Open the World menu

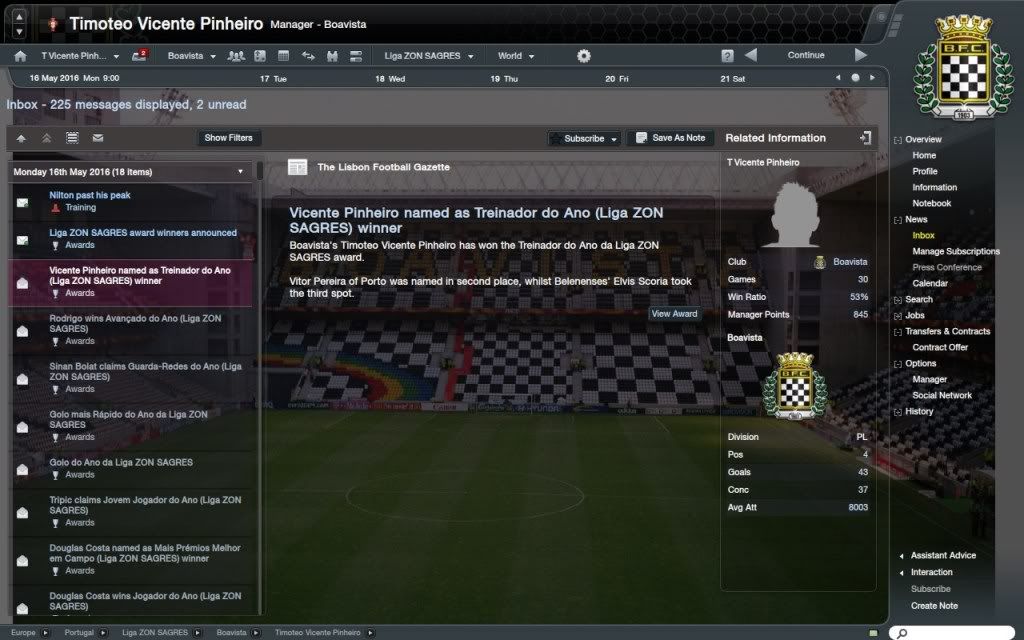tap(515, 56)
